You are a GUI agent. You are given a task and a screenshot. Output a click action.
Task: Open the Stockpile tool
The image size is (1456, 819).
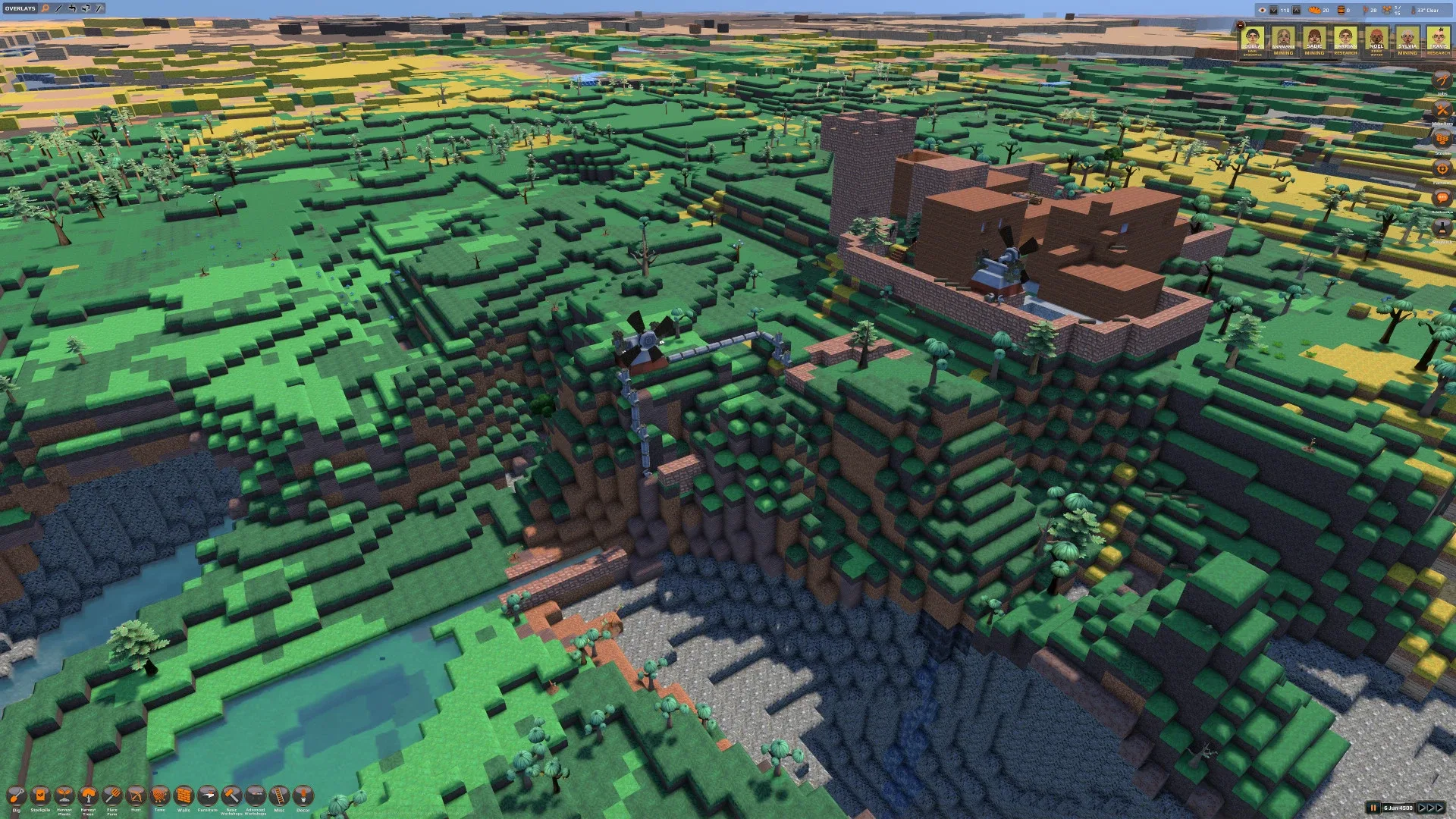(40, 796)
